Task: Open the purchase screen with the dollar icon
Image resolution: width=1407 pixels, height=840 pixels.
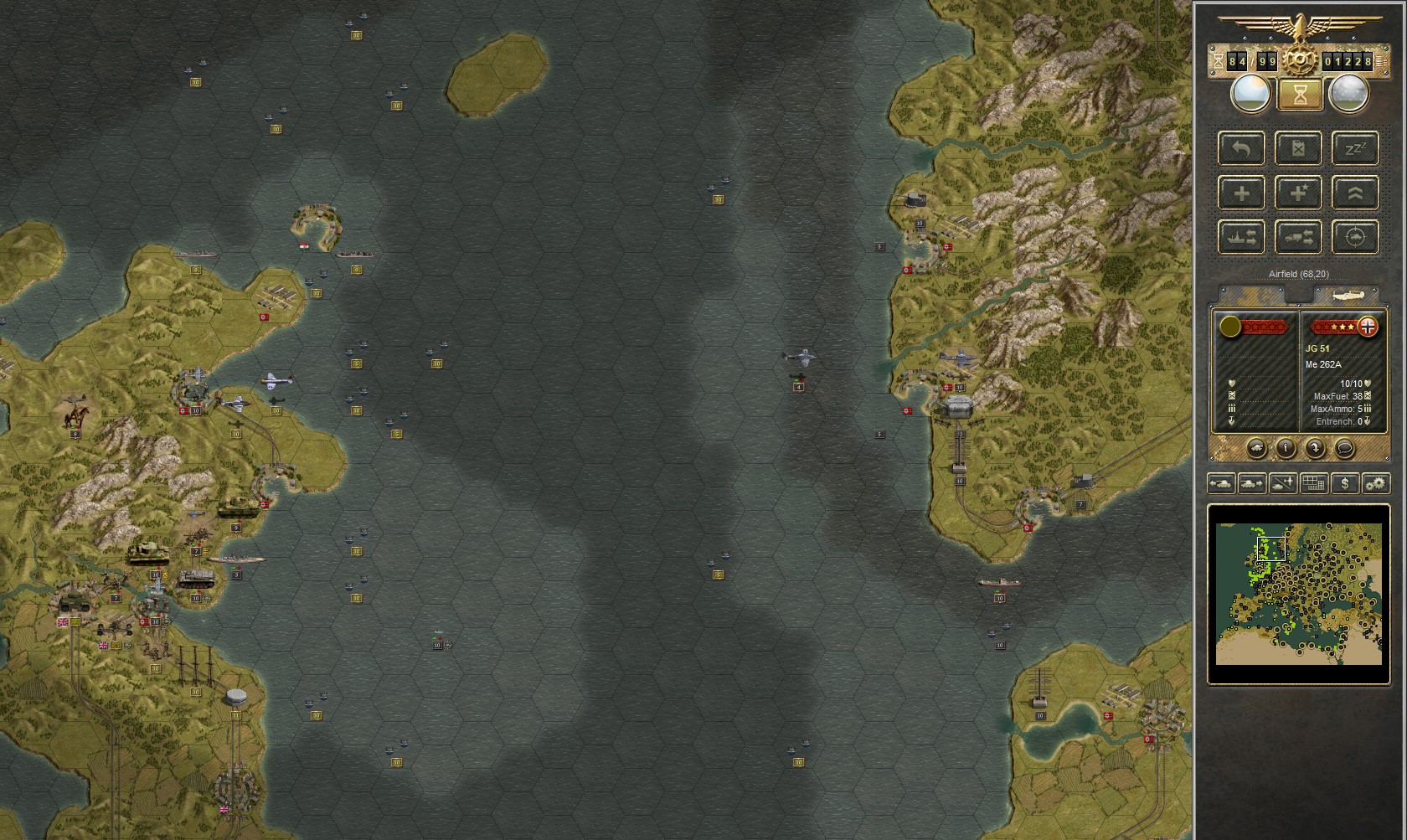Action: coord(1345,484)
